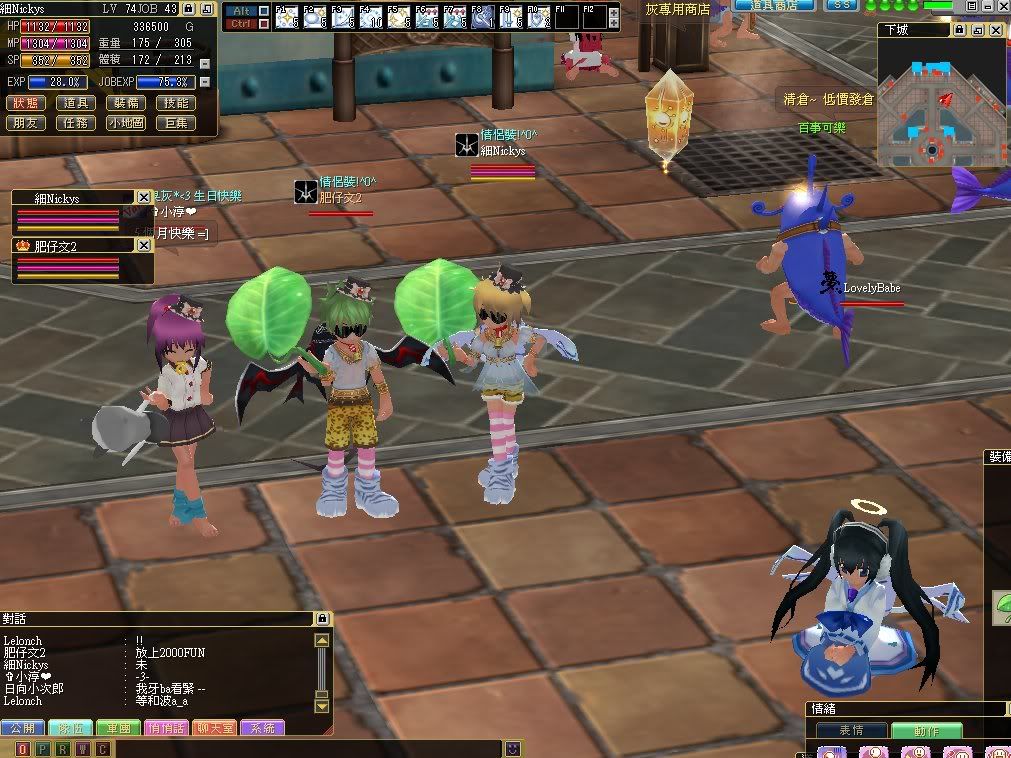The height and width of the screenshot is (758, 1011).
Task: Switch chat to the 悄悄話 whisper tab
Action: click(x=167, y=728)
